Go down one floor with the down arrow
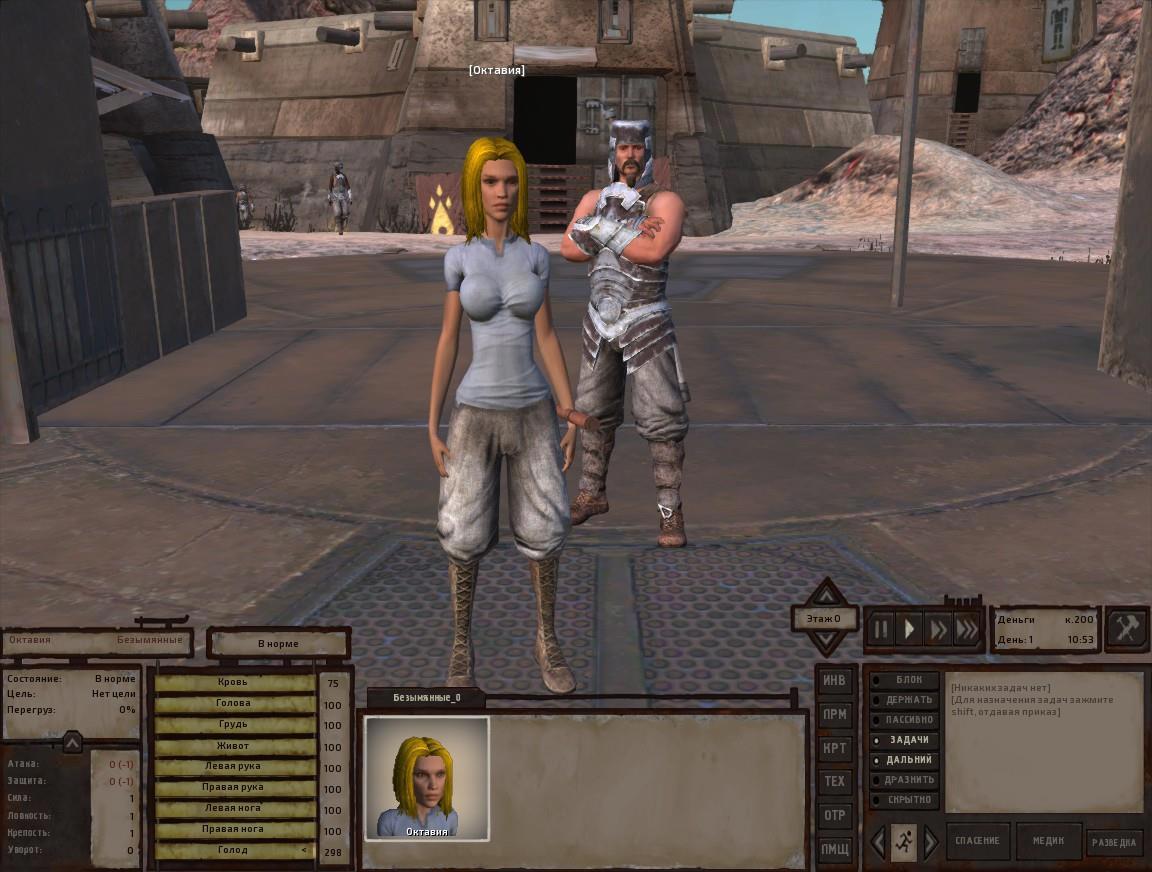This screenshot has height=872, width=1152. 825,644
